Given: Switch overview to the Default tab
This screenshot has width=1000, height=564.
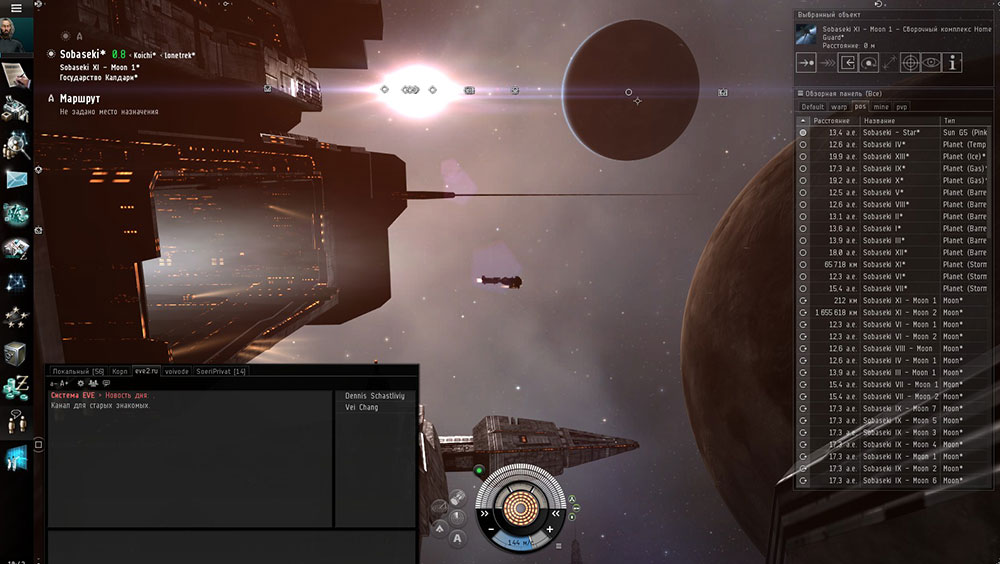Looking at the screenshot, I should 812,106.
